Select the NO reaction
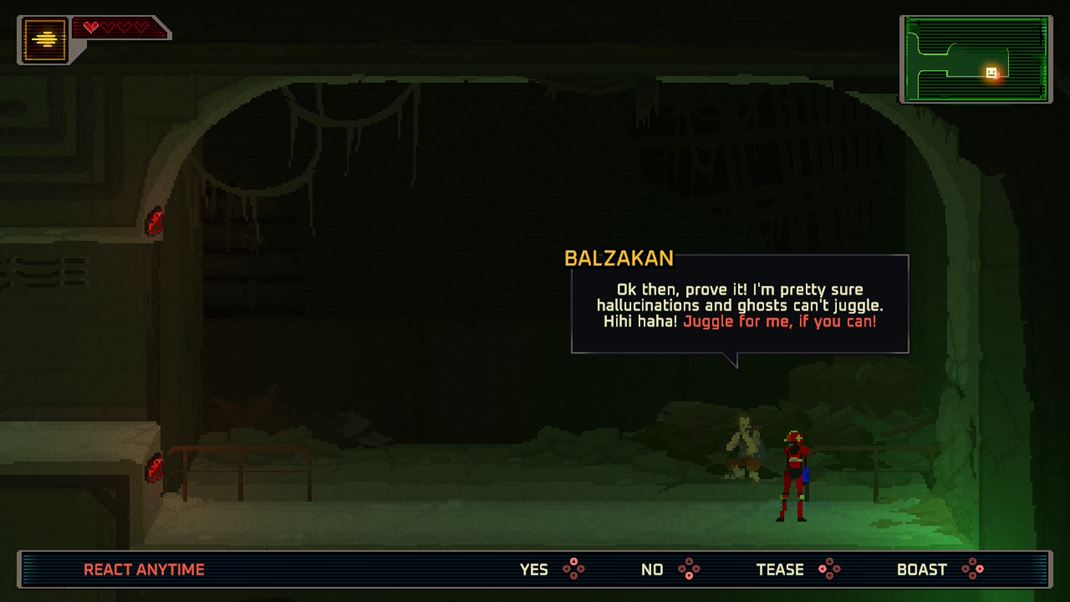The width and height of the screenshot is (1070, 602). click(x=669, y=570)
